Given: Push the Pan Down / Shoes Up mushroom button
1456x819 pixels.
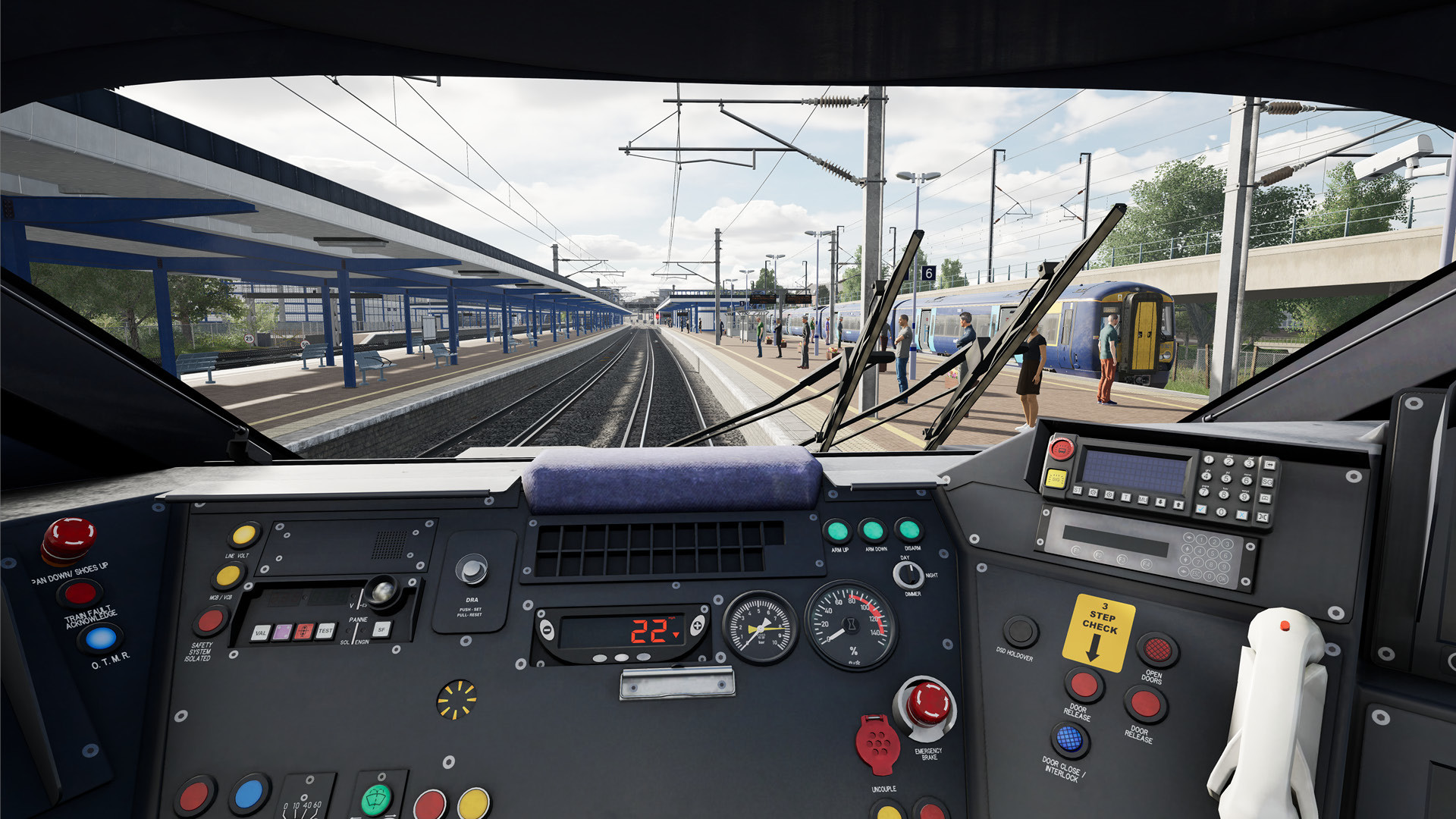Looking at the screenshot, I should pos(68,538).
